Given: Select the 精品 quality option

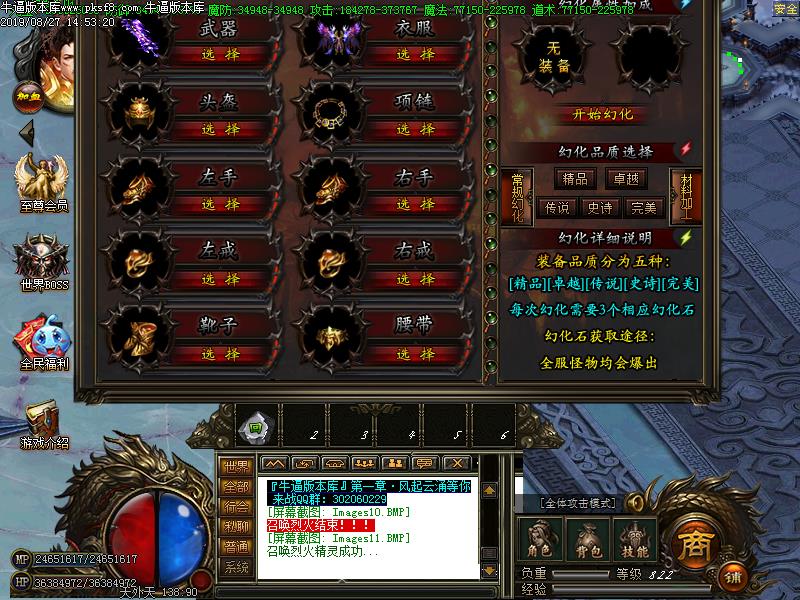Looking at the screenshot, I should [575, 179].
